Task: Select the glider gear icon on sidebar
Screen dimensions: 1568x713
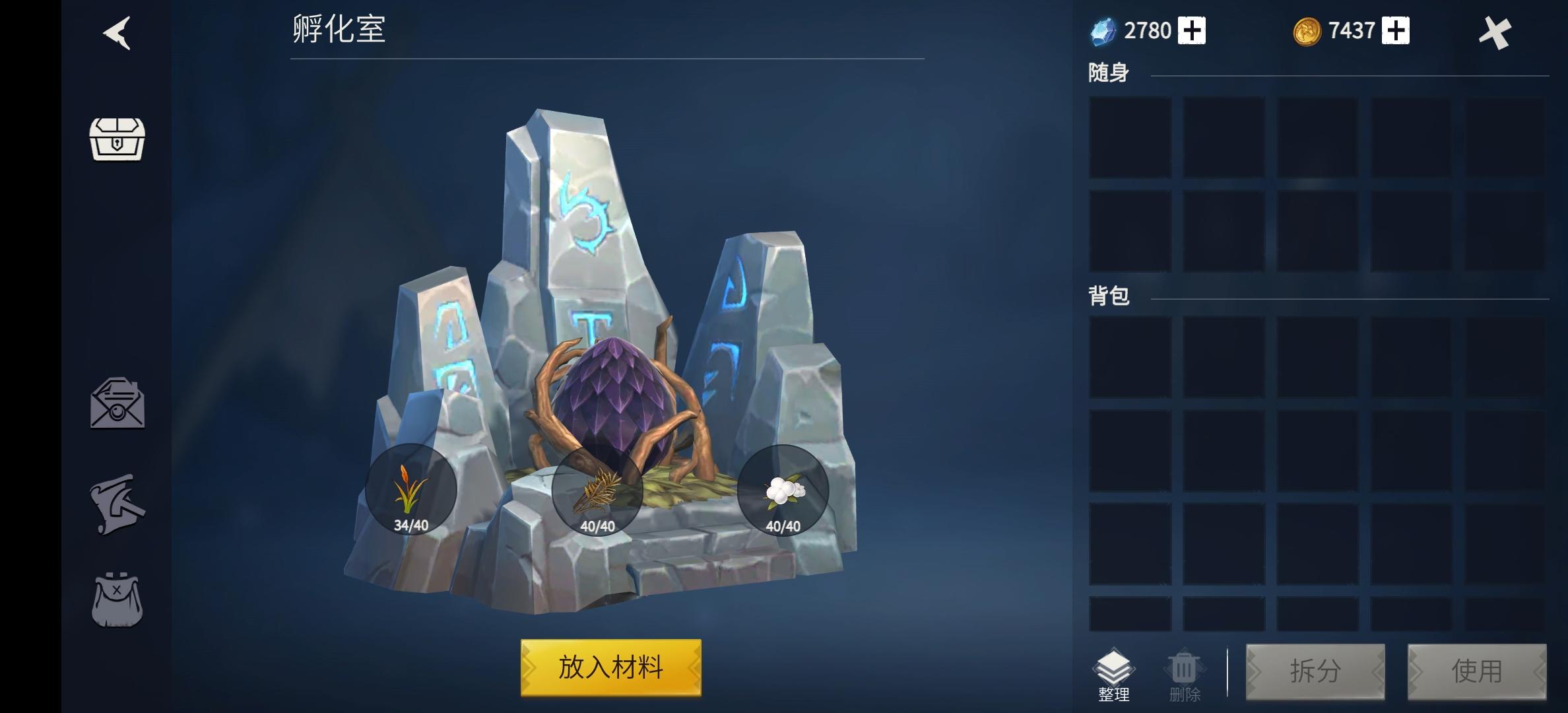Action: tap(119, 505)
